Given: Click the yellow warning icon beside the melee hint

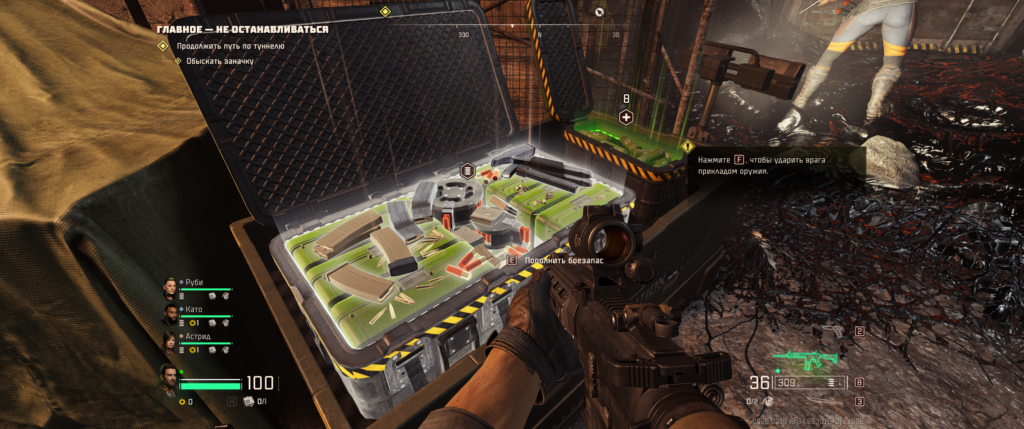Looking at the screenshot, I should tap(687, 146).
